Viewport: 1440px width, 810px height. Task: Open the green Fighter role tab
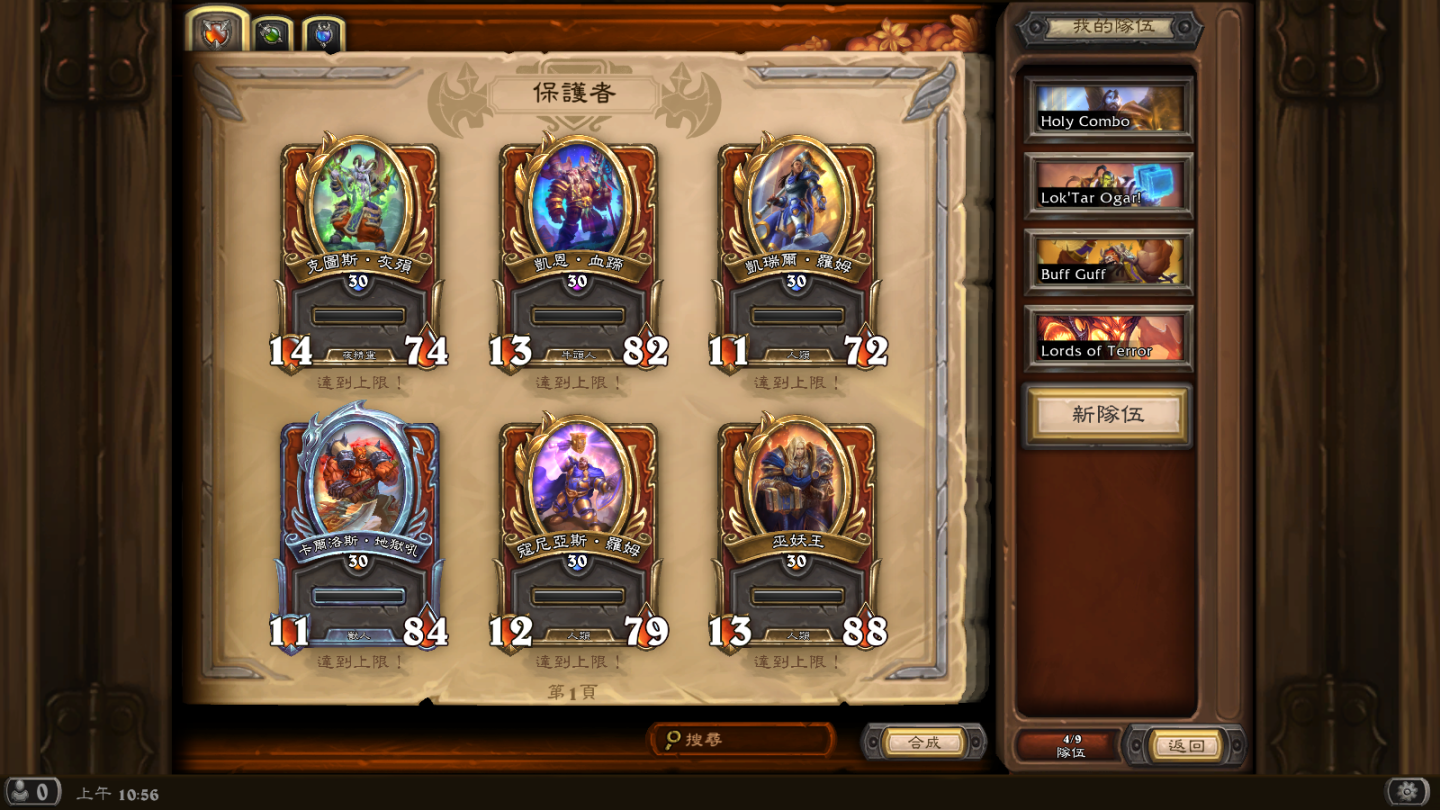click(x=271, y=35)
